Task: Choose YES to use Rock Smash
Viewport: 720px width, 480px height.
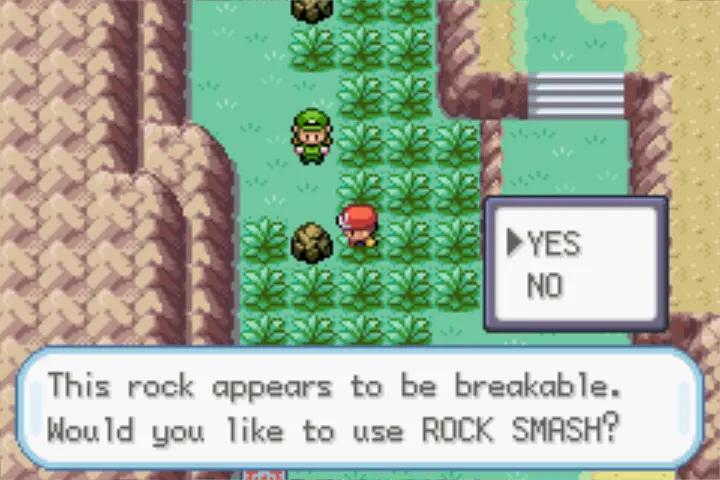Action: (554, 243)
